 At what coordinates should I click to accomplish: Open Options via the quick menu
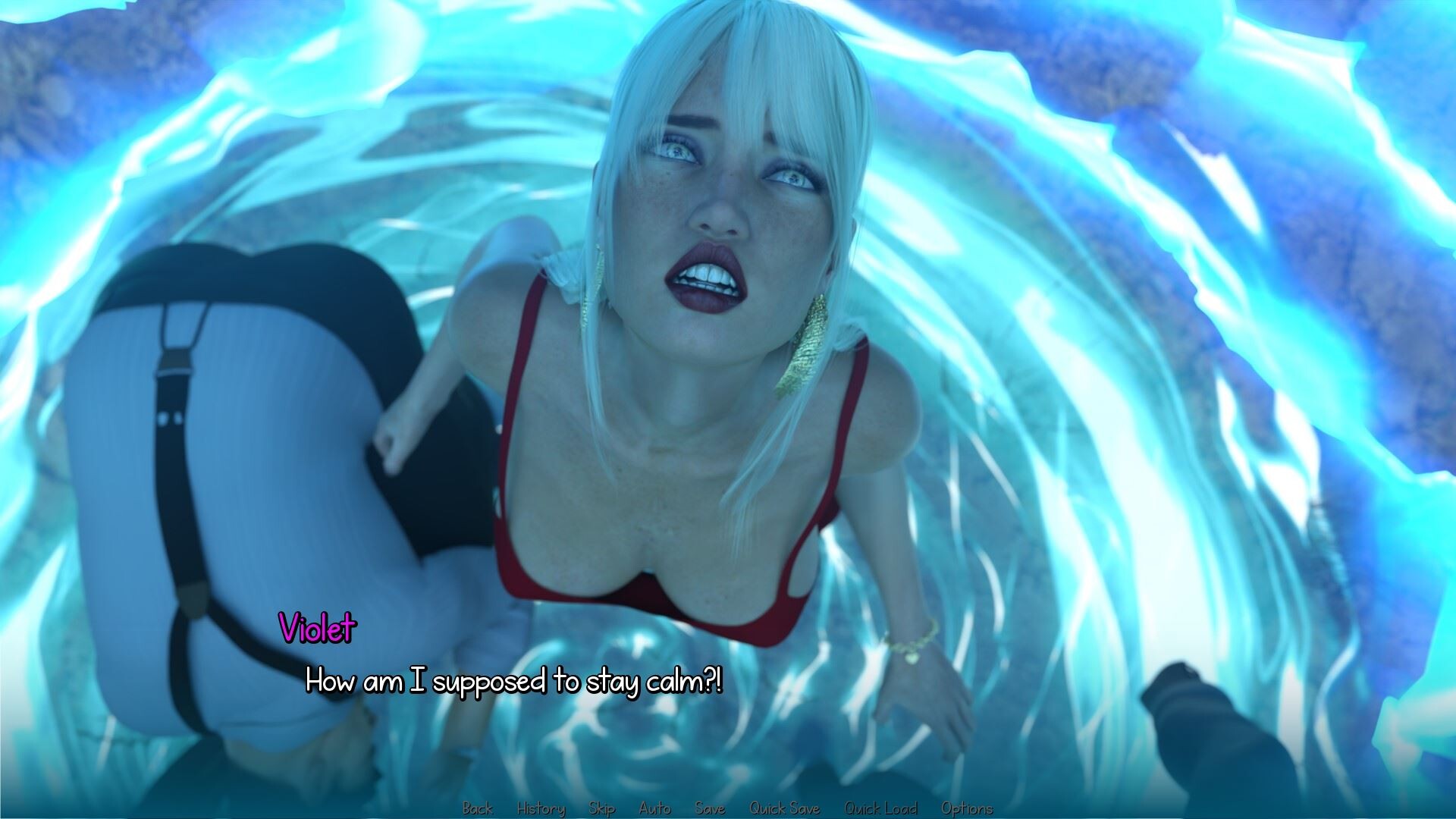968,808
